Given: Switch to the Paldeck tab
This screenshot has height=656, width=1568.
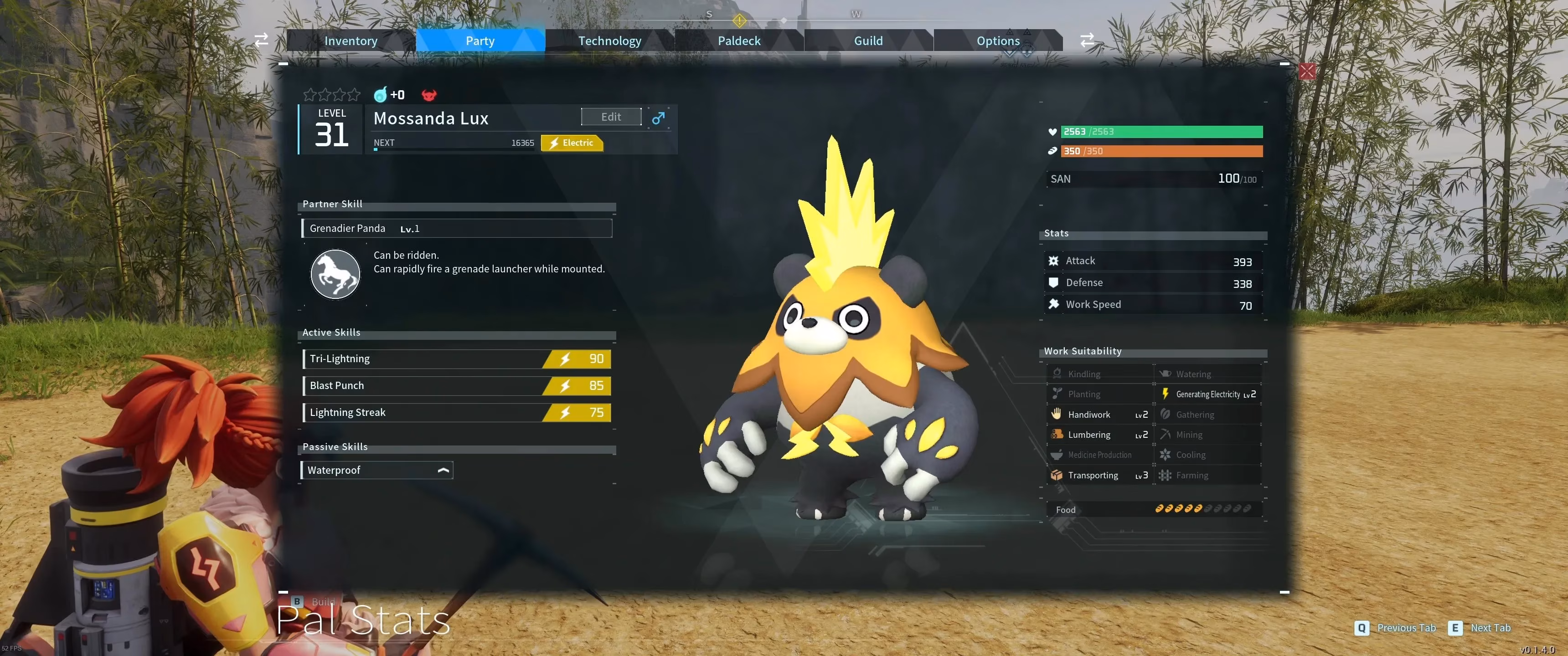Looking at the screenshot, I should tap(738, 40).
